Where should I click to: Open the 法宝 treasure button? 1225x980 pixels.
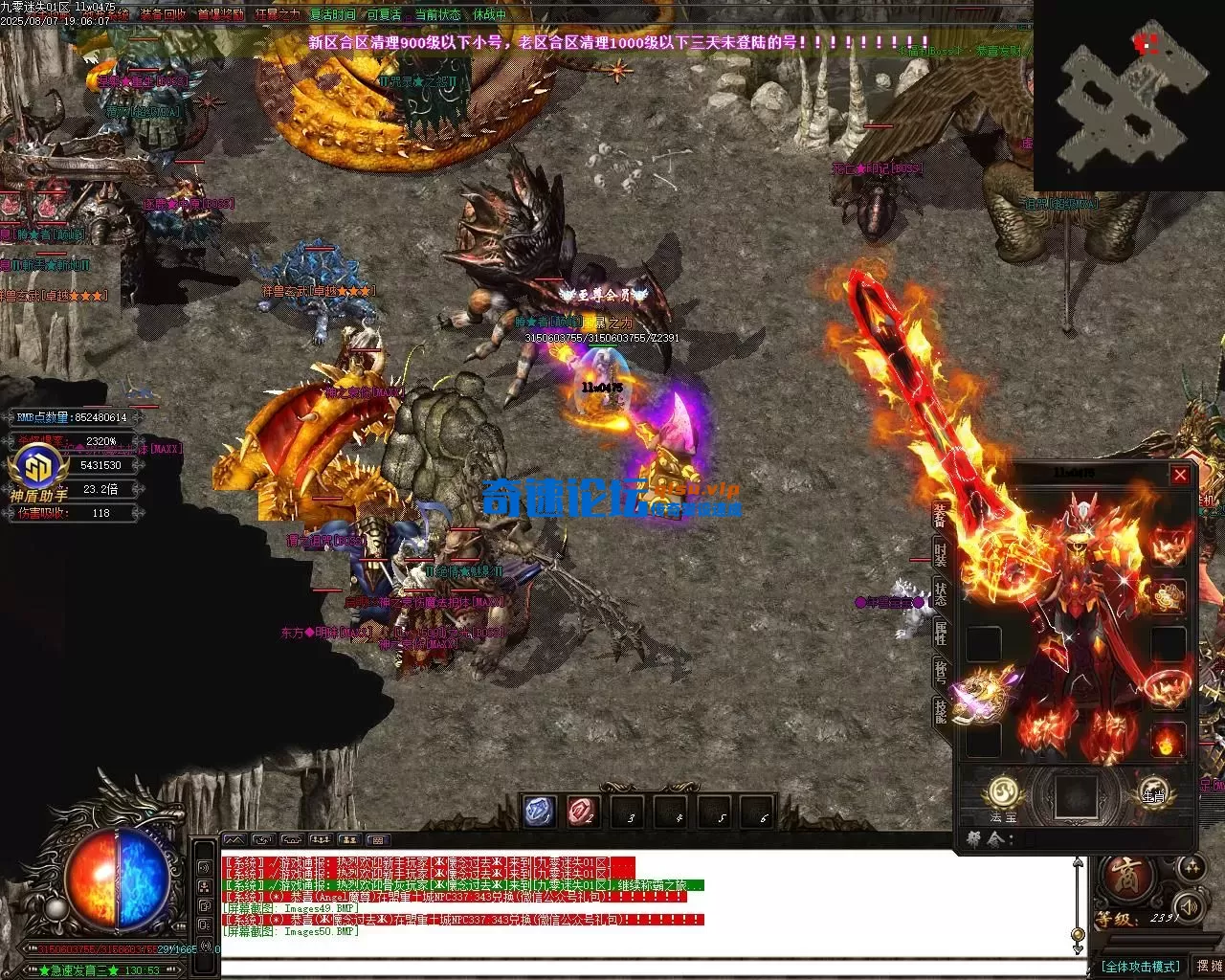click(x=1002, y=793)
